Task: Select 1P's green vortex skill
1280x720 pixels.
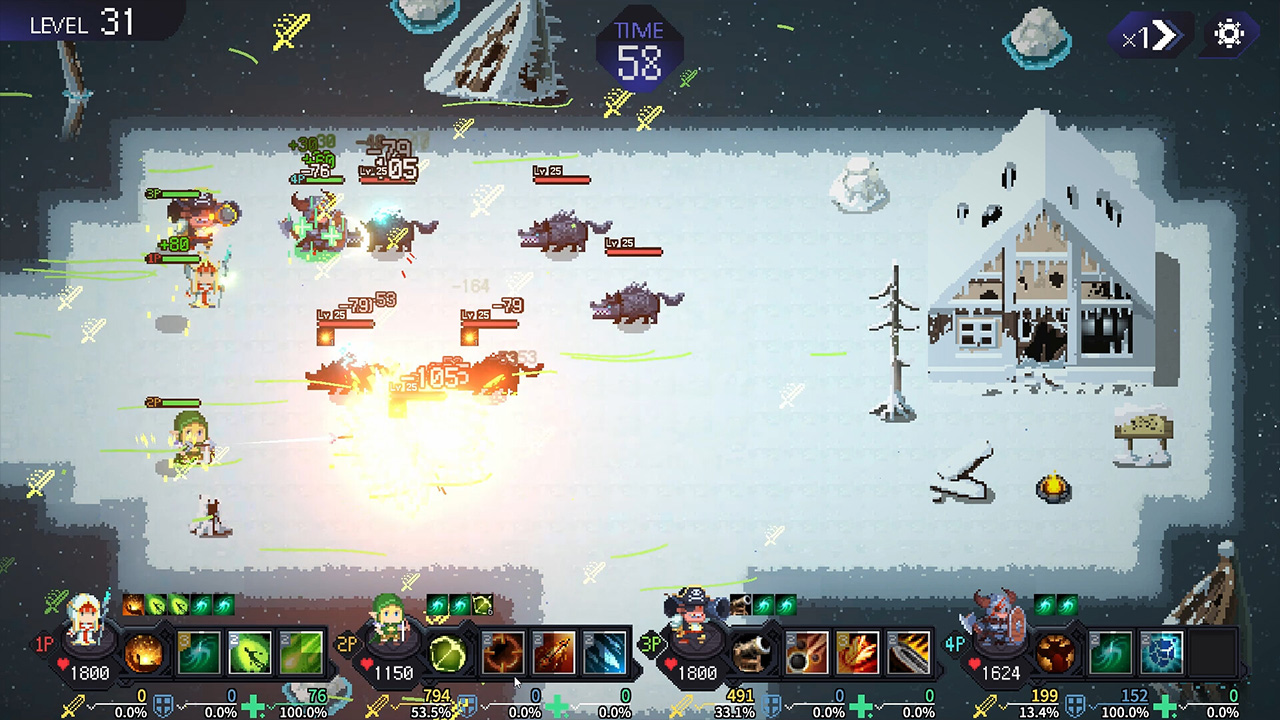Action: click(201, 655)
